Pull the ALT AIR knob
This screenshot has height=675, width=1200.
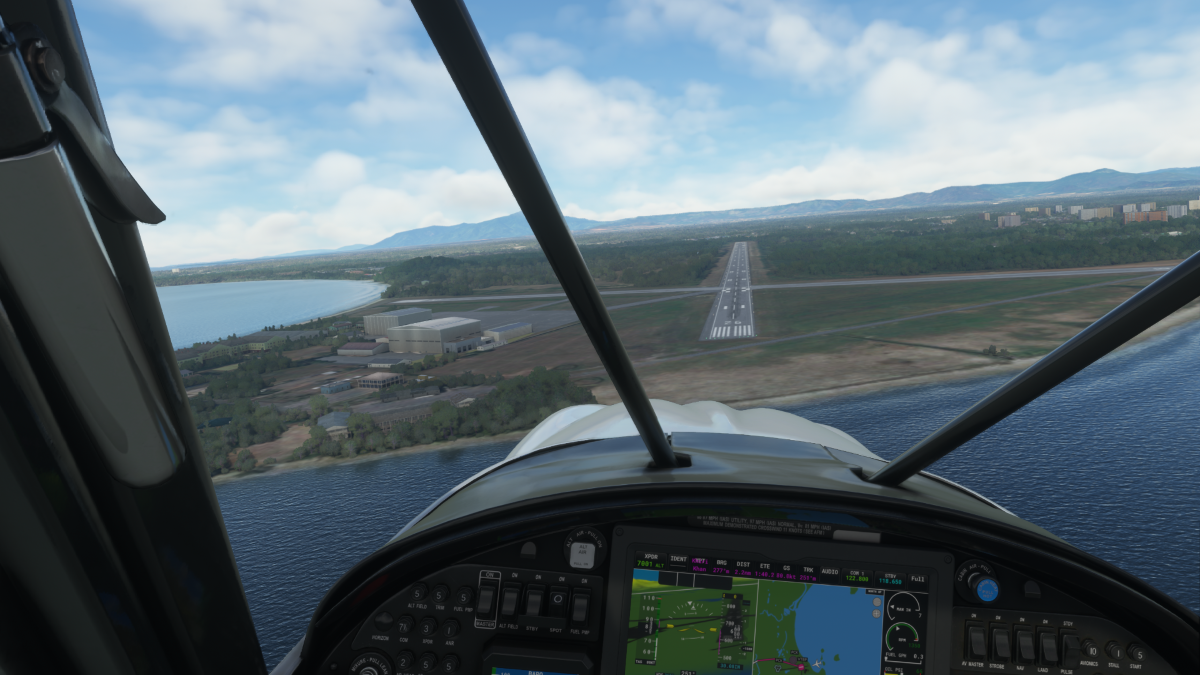583,553
